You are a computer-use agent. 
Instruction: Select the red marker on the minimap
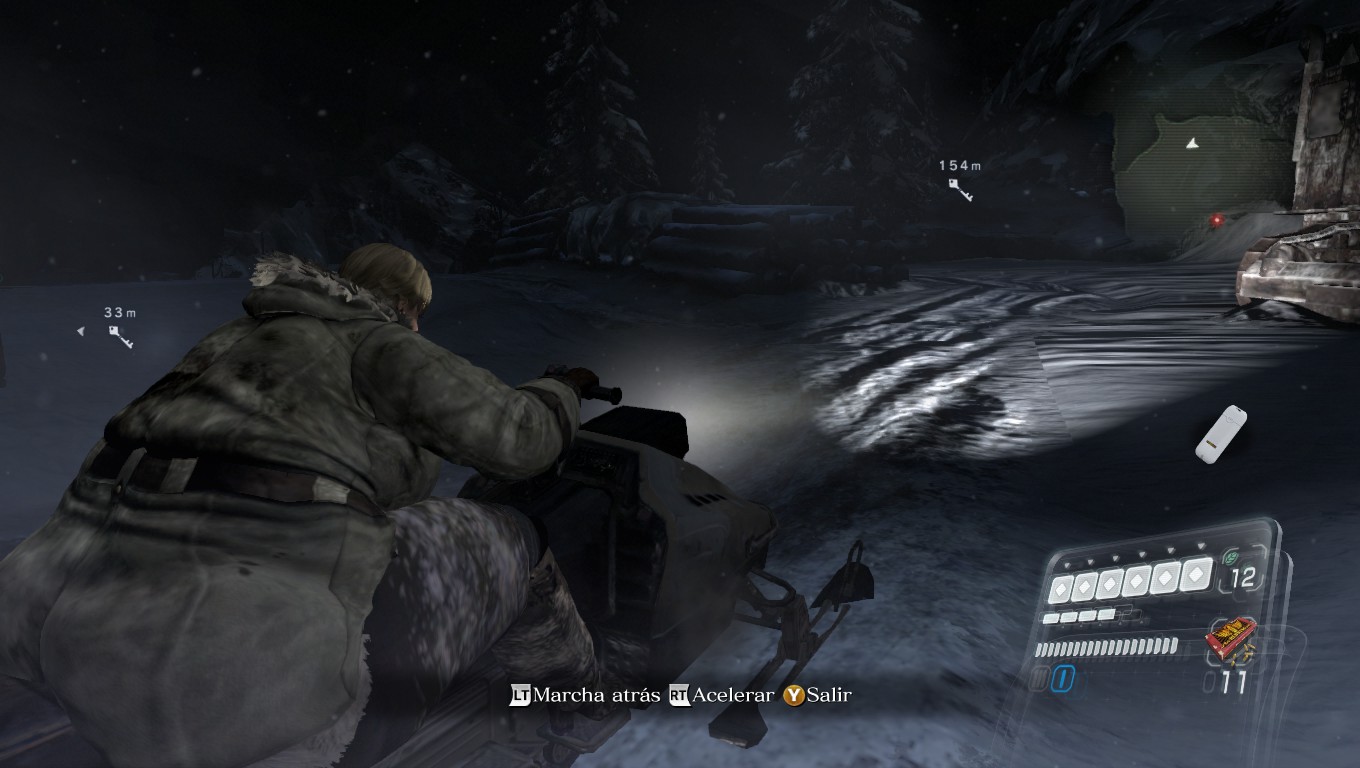(x=1217, y=217)
